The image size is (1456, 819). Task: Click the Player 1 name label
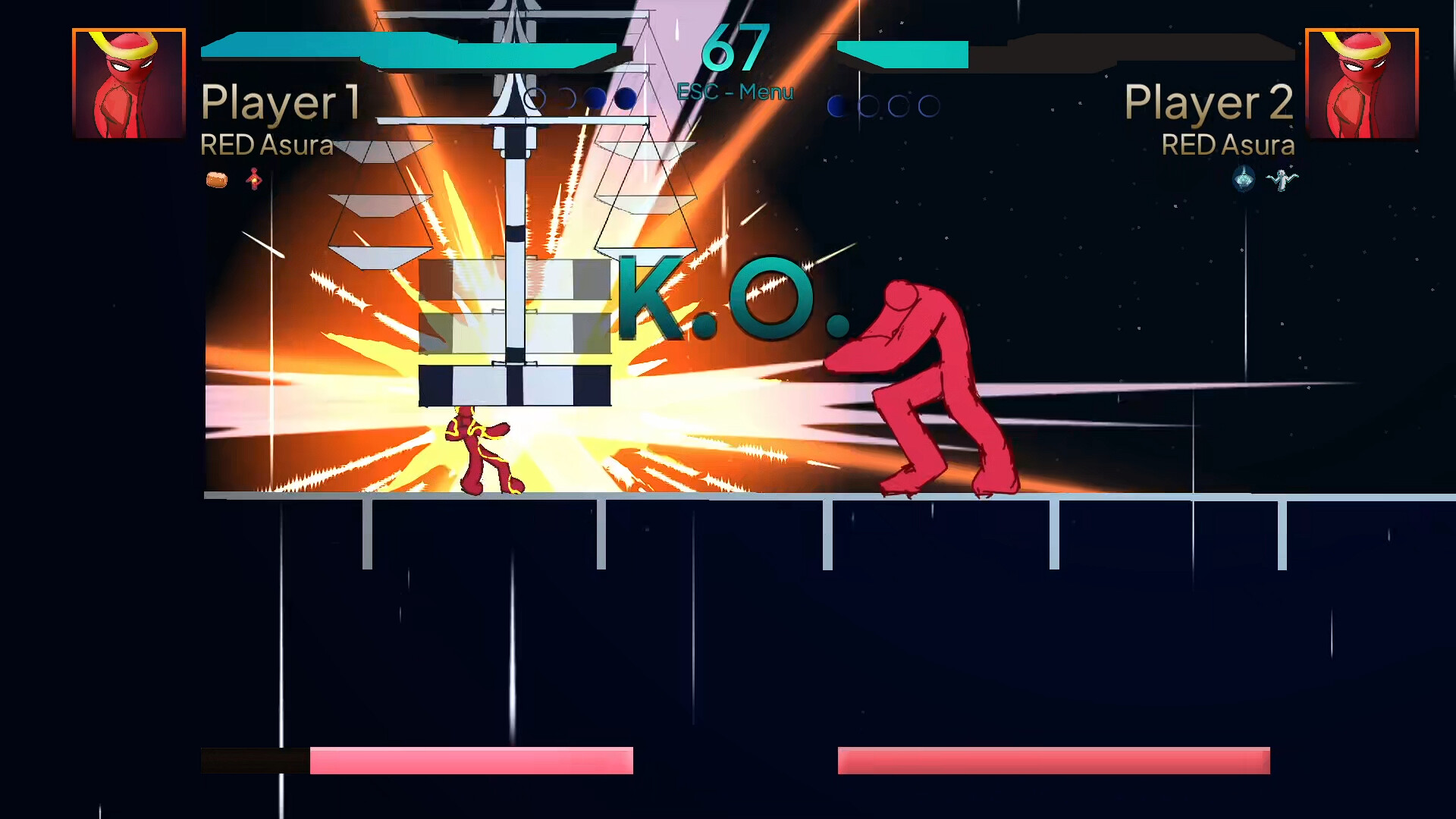[x=281, y=100]
